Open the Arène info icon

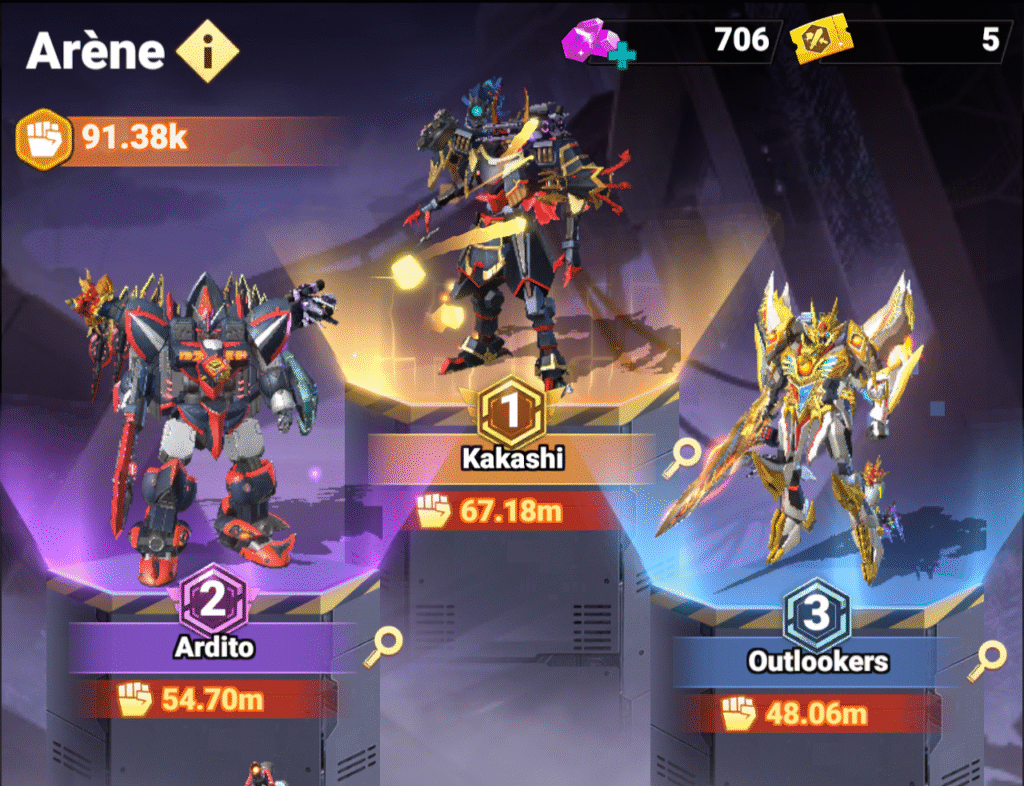coord(207,51)
